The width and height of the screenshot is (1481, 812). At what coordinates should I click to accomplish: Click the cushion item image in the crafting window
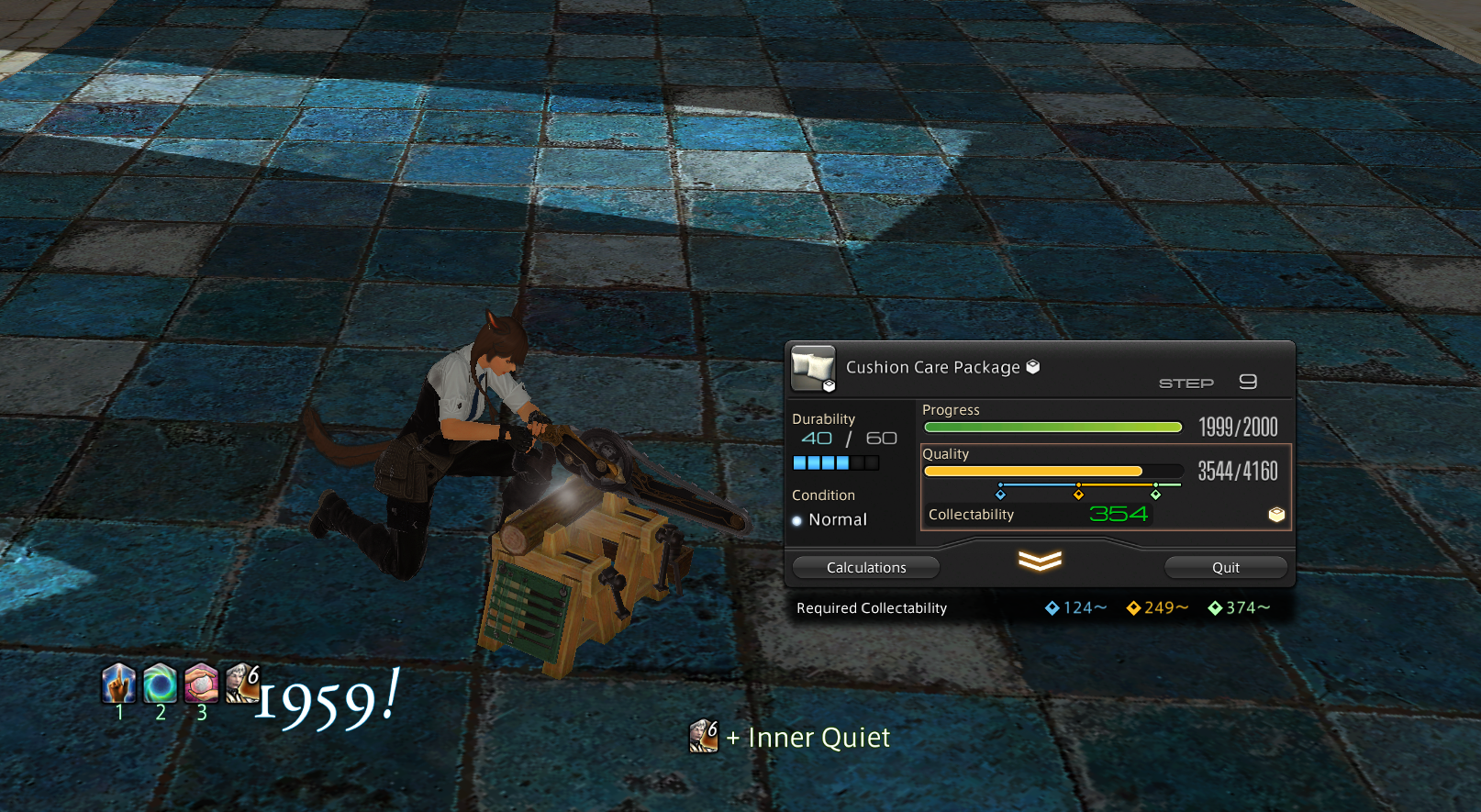[x=813, y=368]
